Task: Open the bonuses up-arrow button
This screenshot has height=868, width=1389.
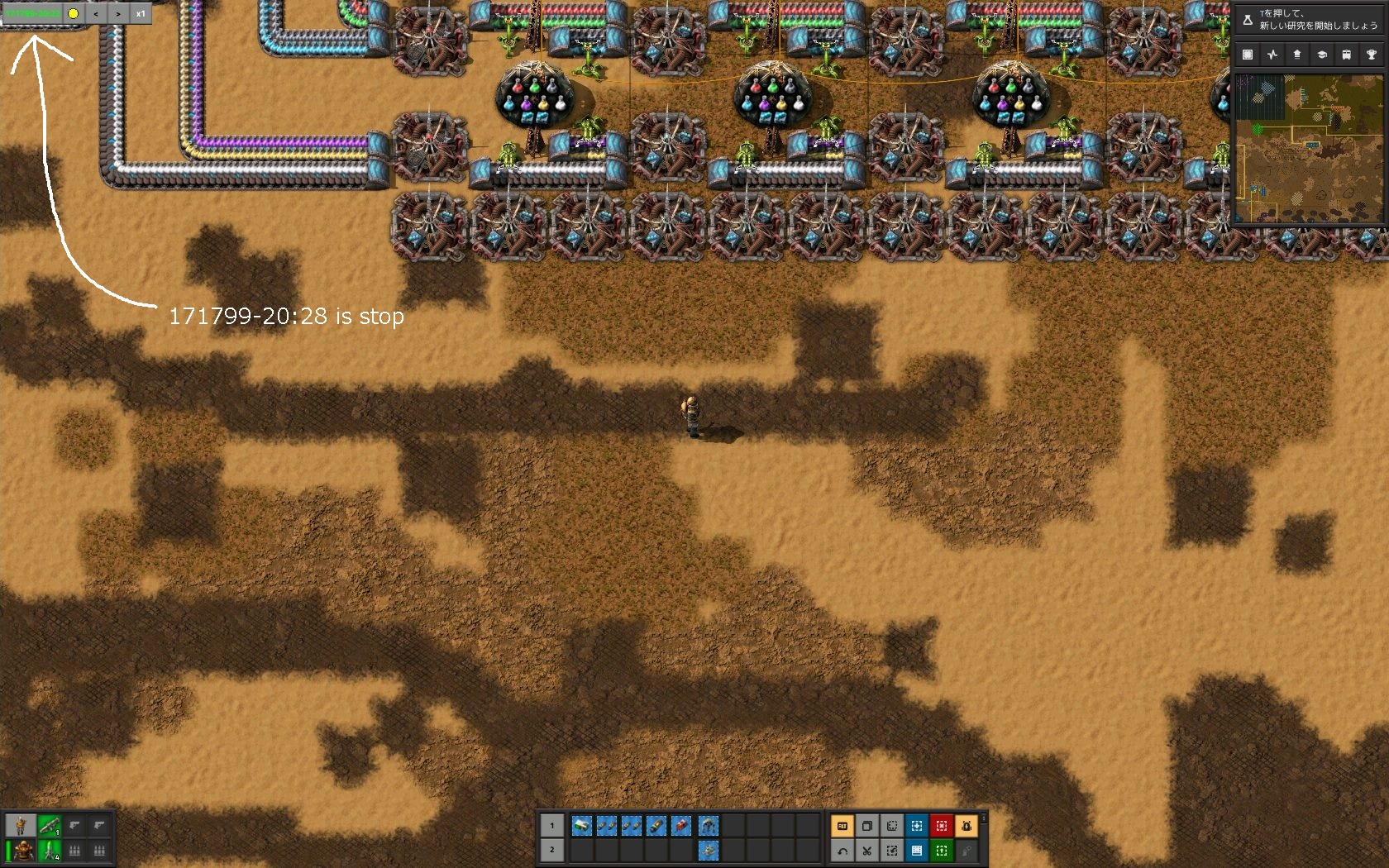Action: (1297, 55)
